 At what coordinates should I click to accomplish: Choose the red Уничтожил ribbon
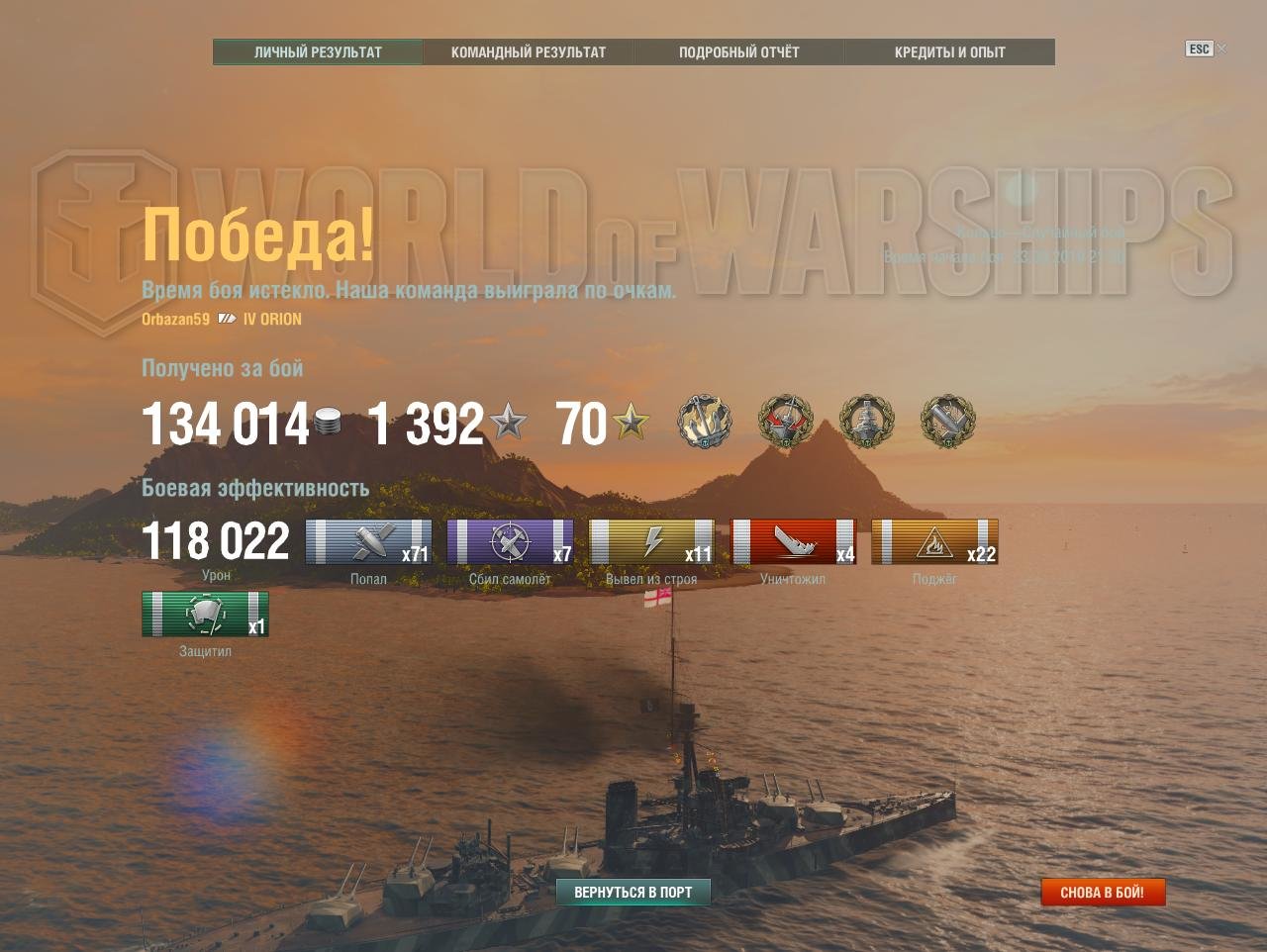click(793, 541)
